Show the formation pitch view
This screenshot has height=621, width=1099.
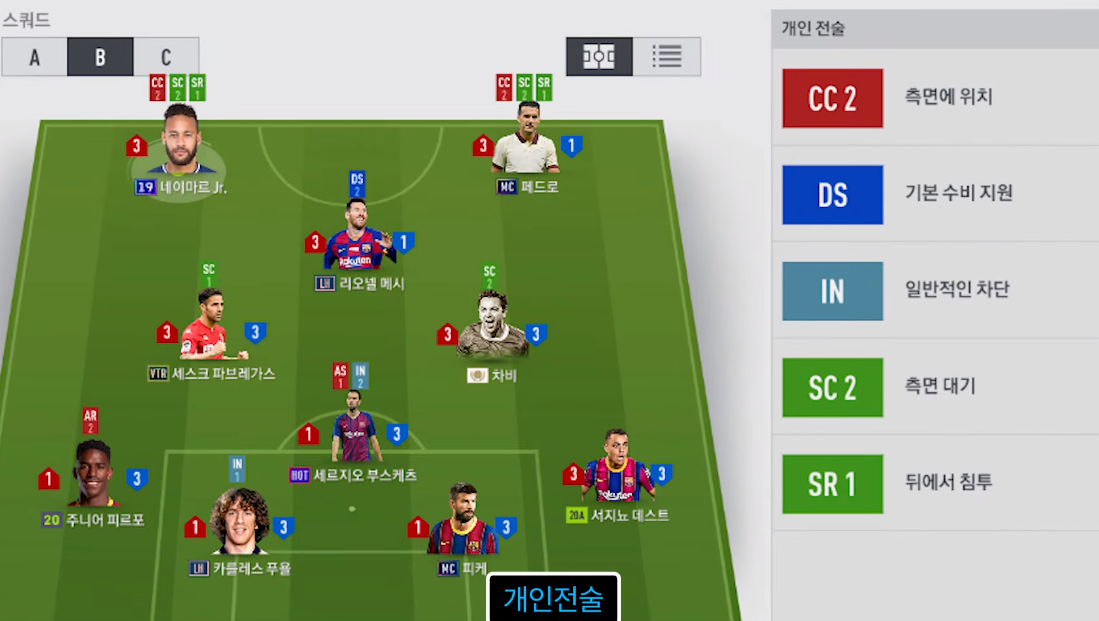(599, 57)
